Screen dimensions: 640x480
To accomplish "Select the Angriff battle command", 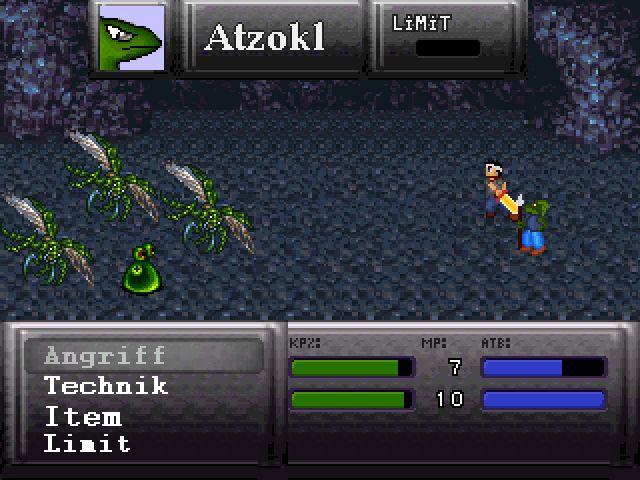I will (x=105, y=355).
